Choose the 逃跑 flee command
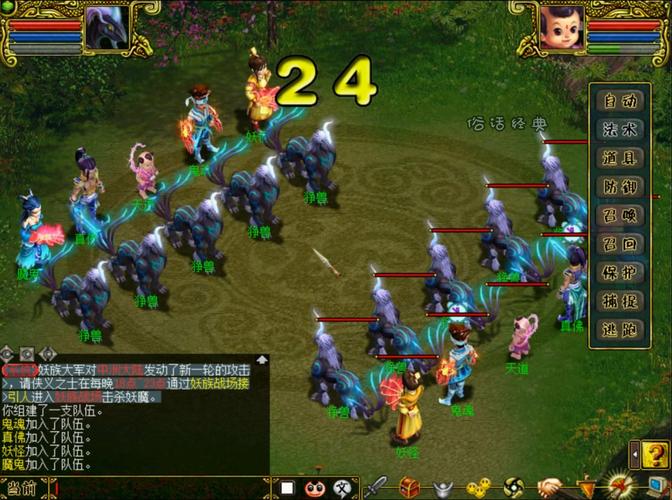The width and height of the screenshot is (672, 500). pyautogui.click(x=619, y=330)
